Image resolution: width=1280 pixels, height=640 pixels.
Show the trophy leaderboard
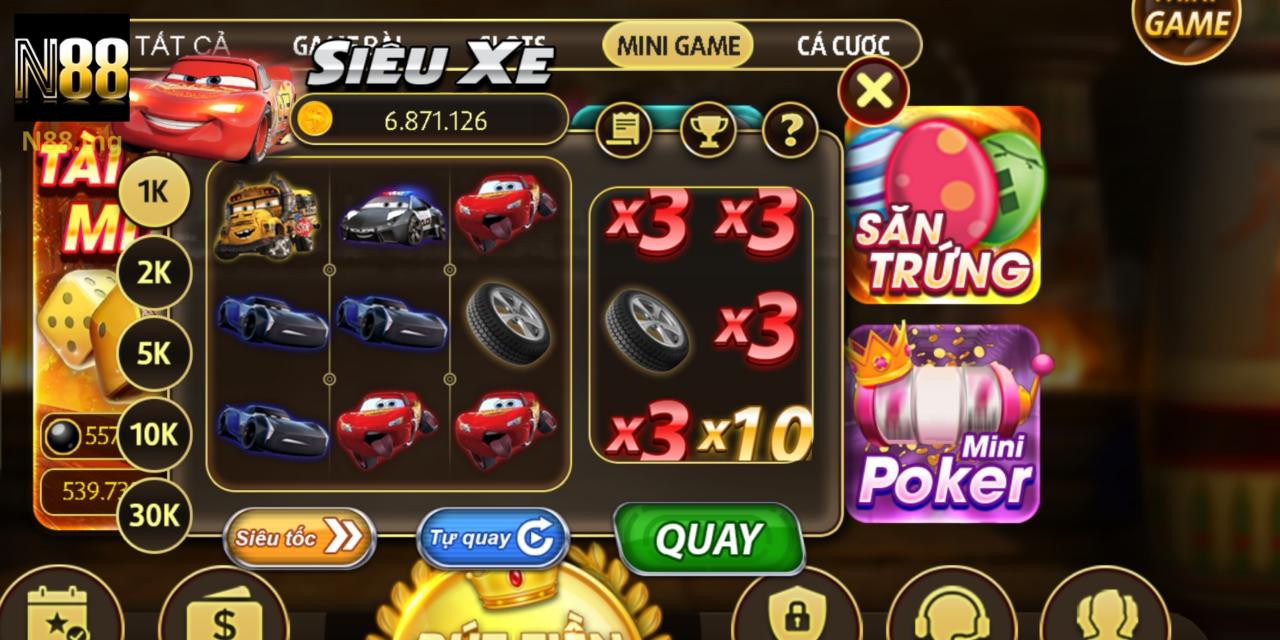708,130
